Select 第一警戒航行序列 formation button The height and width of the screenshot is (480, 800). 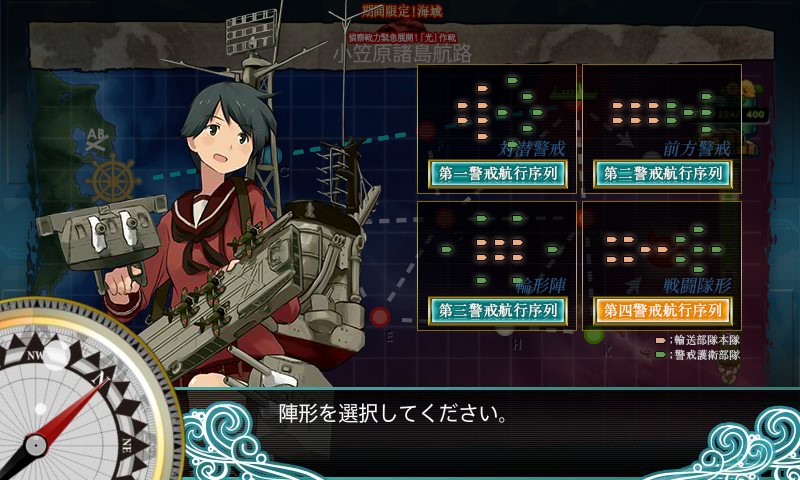tap(497, 173)
